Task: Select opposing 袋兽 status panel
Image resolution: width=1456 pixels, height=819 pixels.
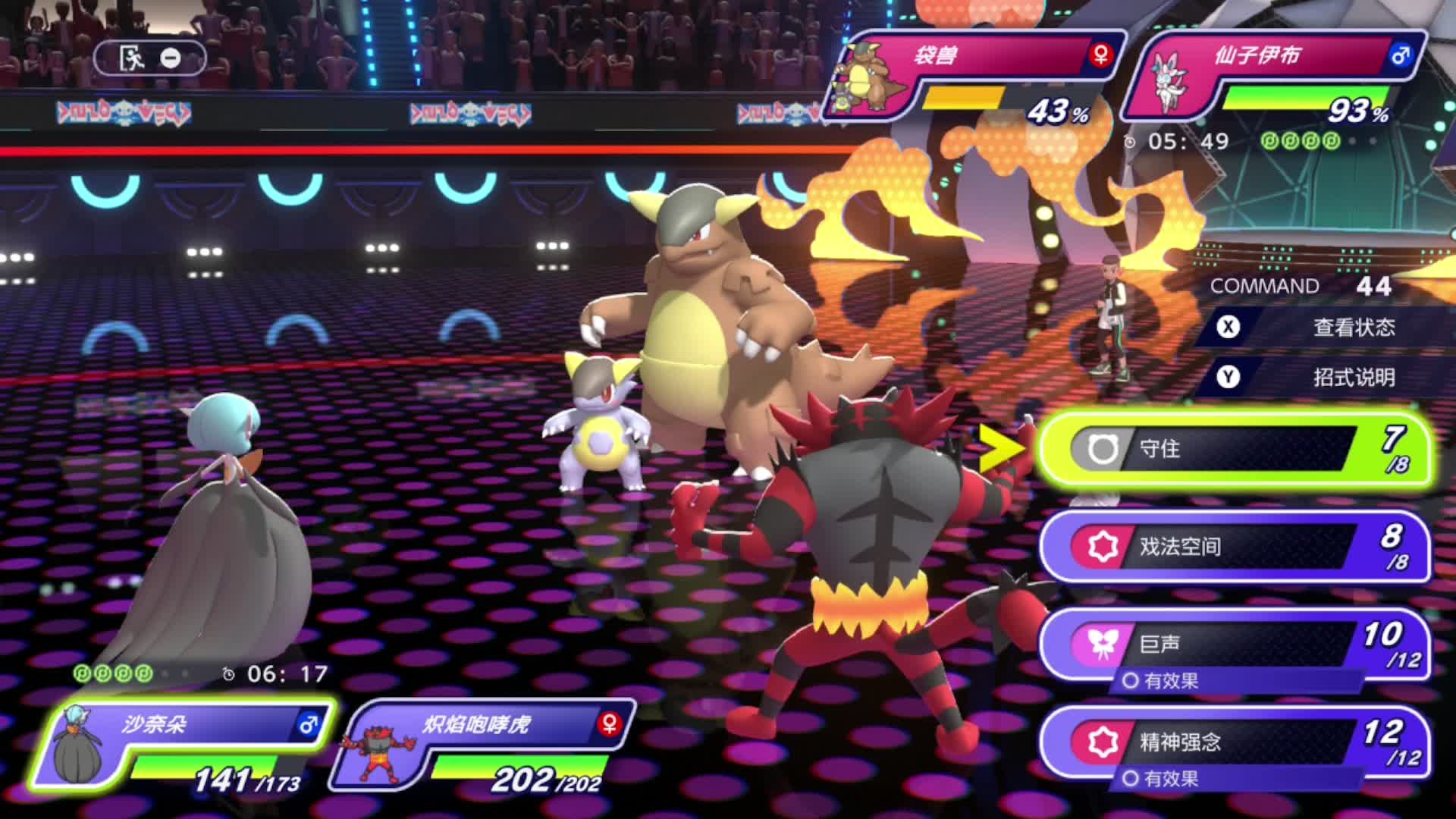Action: point(974,76)
